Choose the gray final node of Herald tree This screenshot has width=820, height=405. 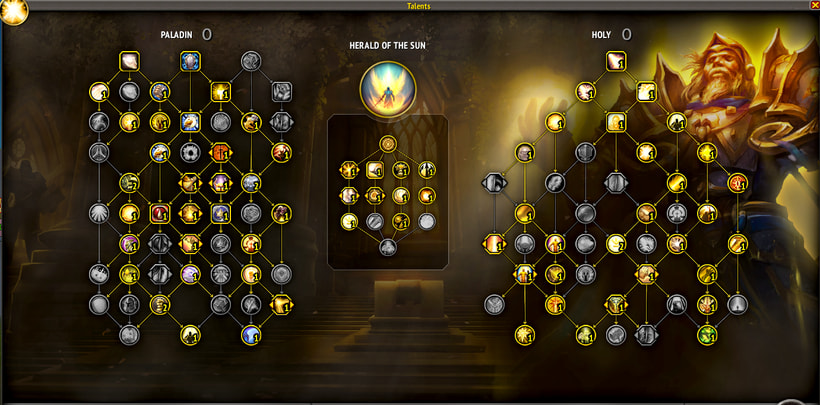(387, 247)
